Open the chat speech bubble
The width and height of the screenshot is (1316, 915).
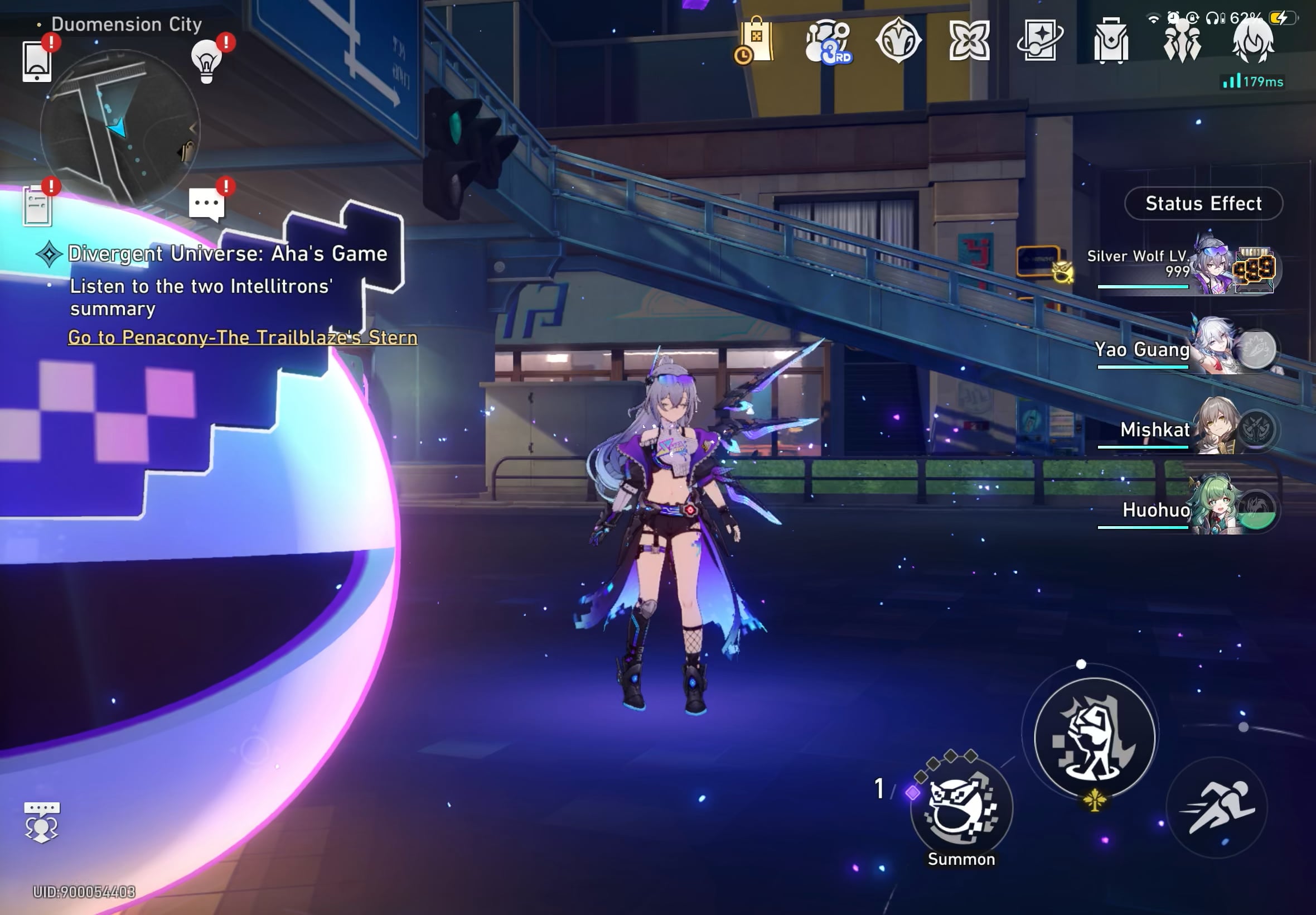[x=206, y=204]
